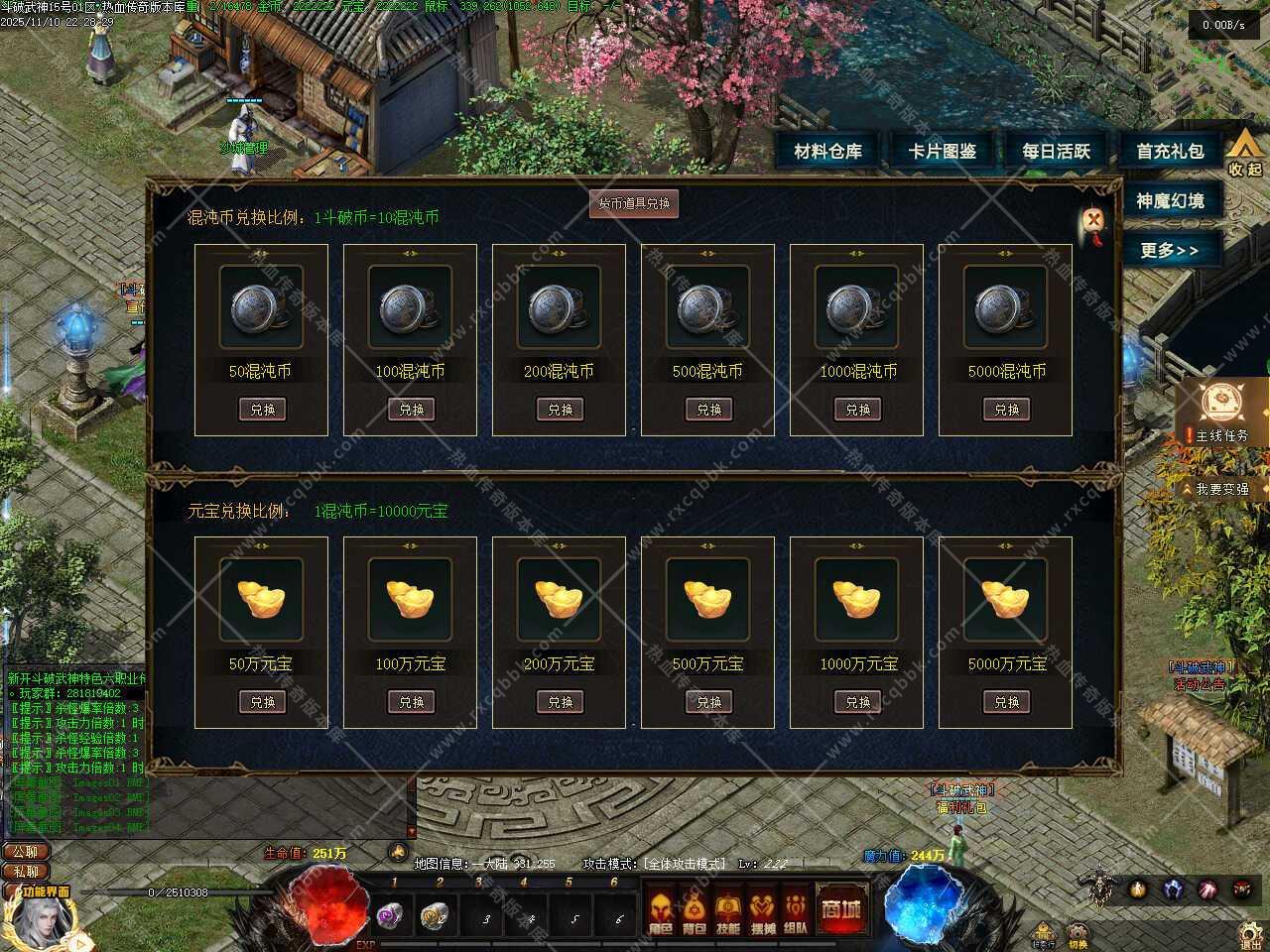The image size is (1270, 952).
Task: Exchange for 50 混沌币
Action: coord(262,409)
